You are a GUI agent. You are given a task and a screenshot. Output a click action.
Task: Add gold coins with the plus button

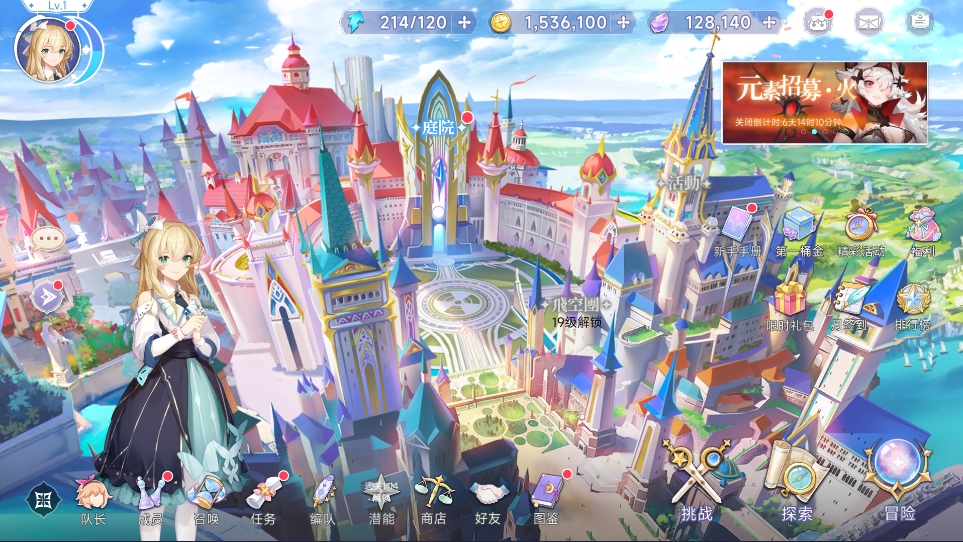click(624, 22)
